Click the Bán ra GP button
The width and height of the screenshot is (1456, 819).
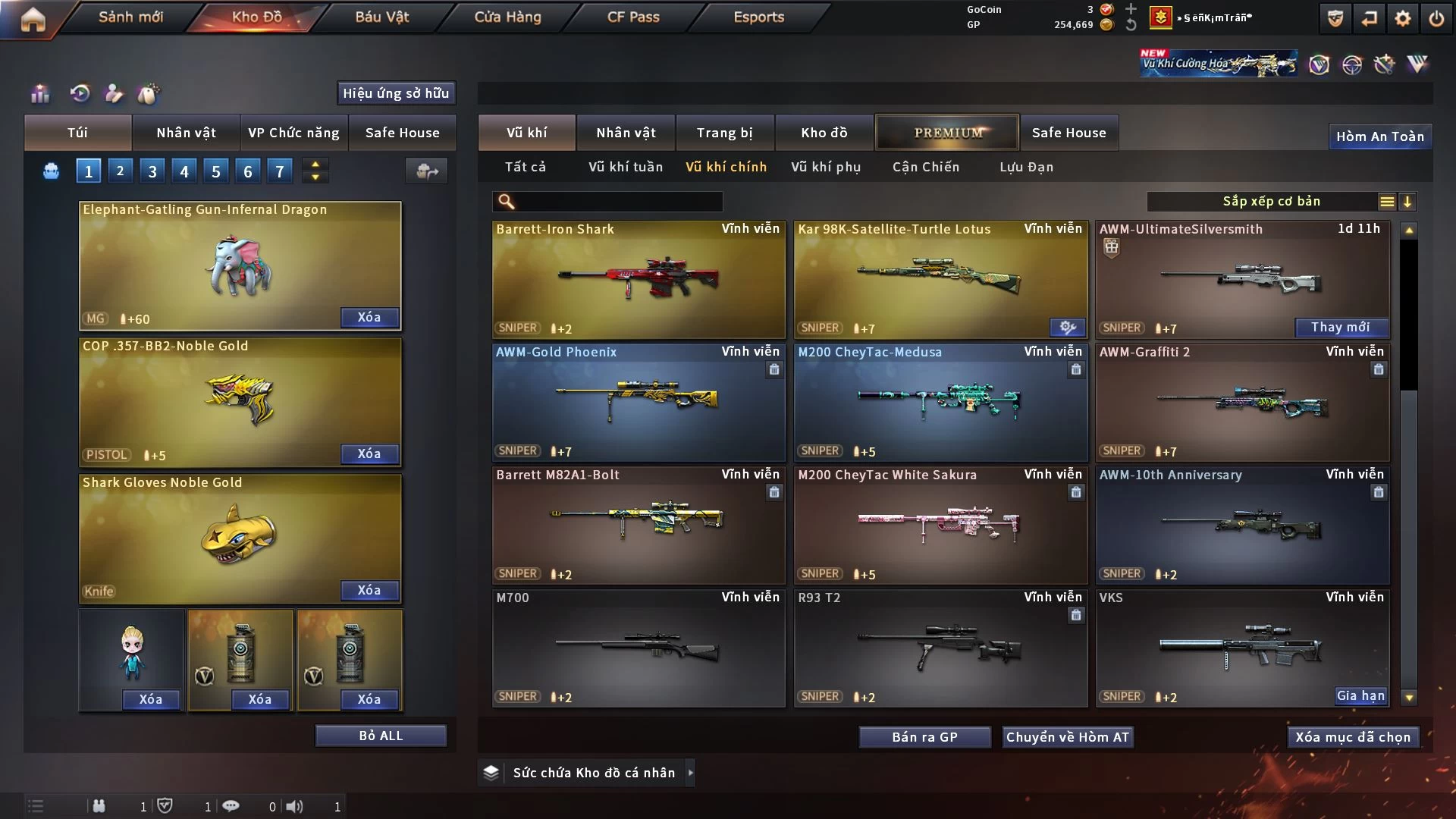point(924,737)
